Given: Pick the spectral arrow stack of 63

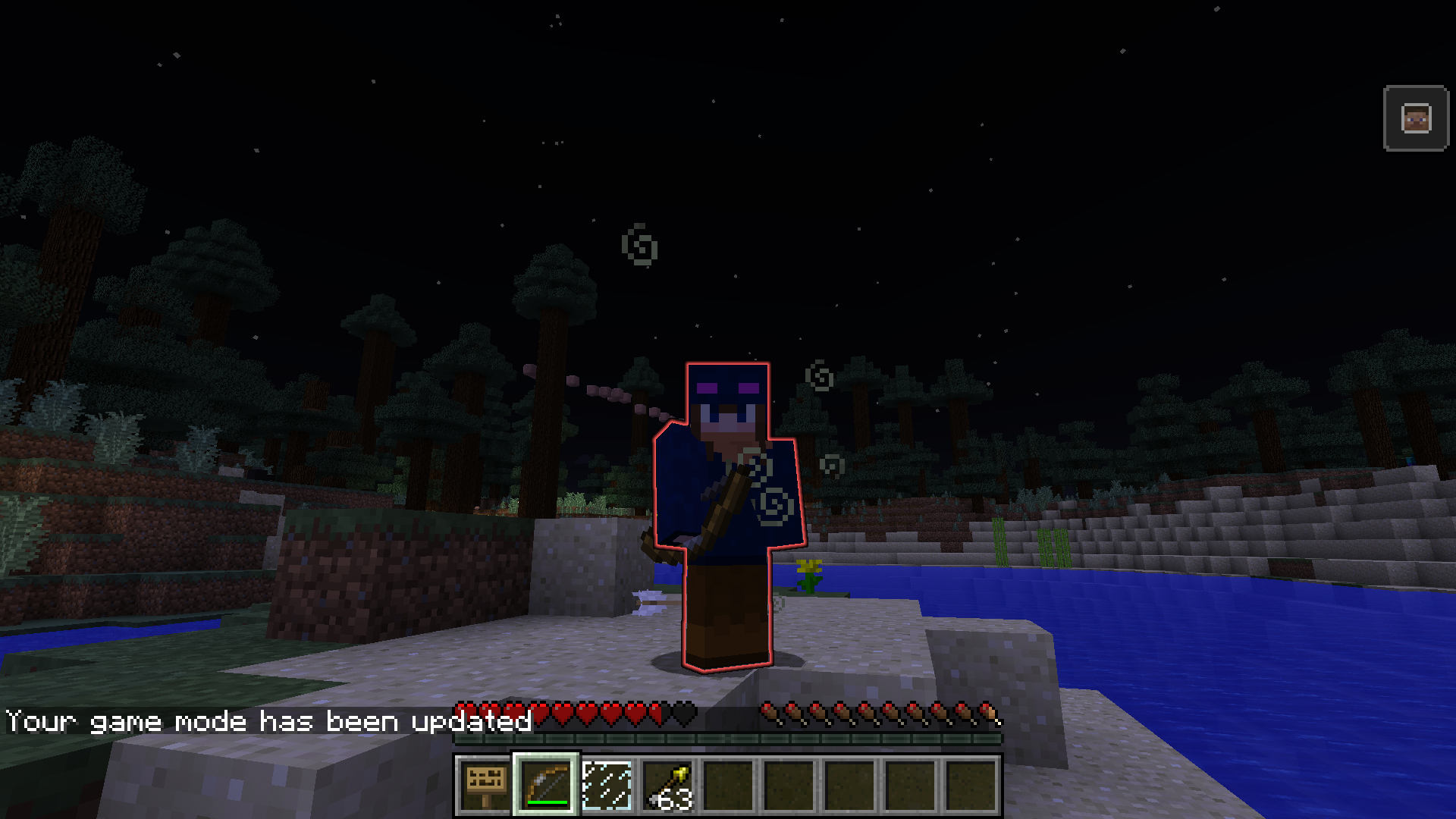Looking at the screenshot, I should 667,785.
